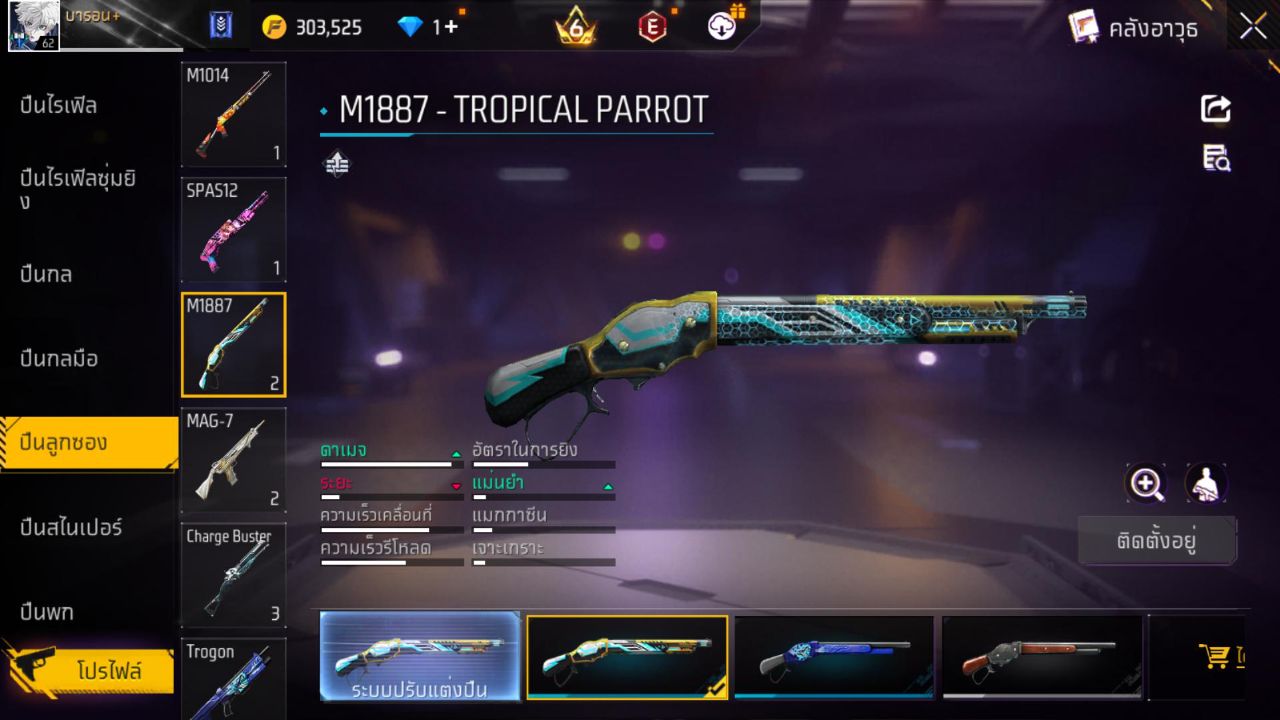
Task: Open the ปืนสไนเปอร์ category
Action: click(x=71, y=526)
